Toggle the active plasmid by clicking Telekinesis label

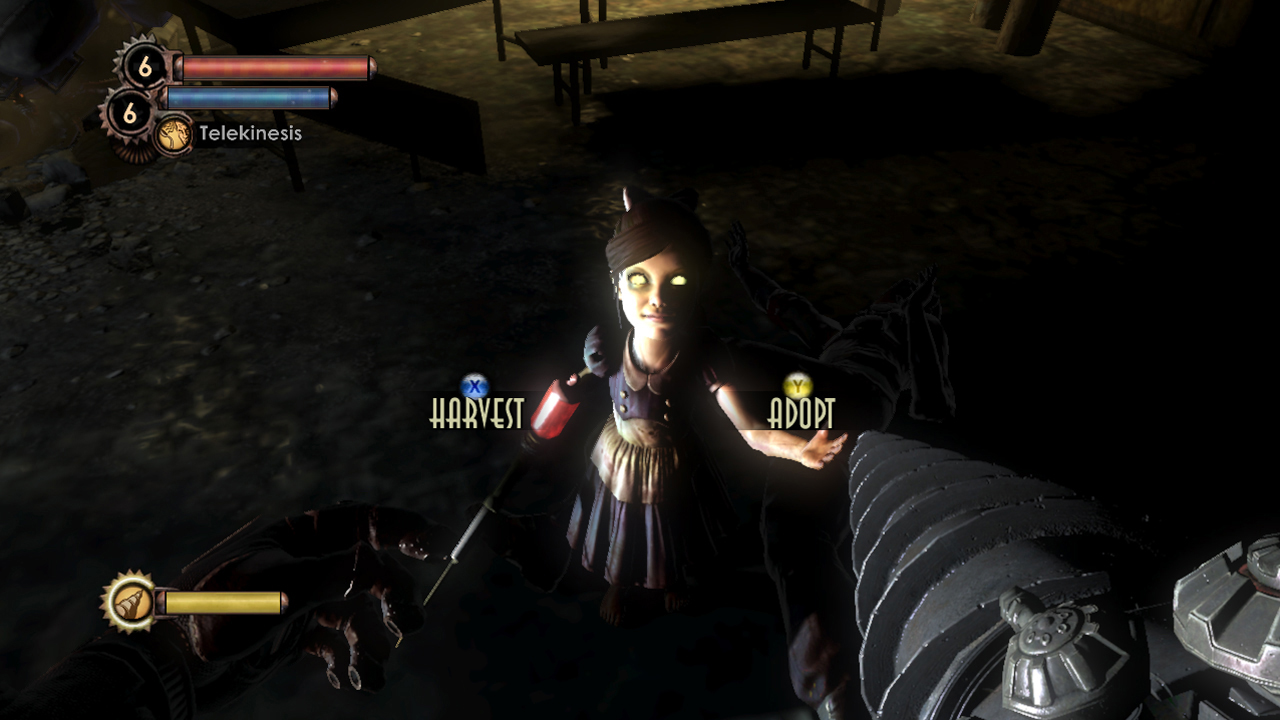249,133
